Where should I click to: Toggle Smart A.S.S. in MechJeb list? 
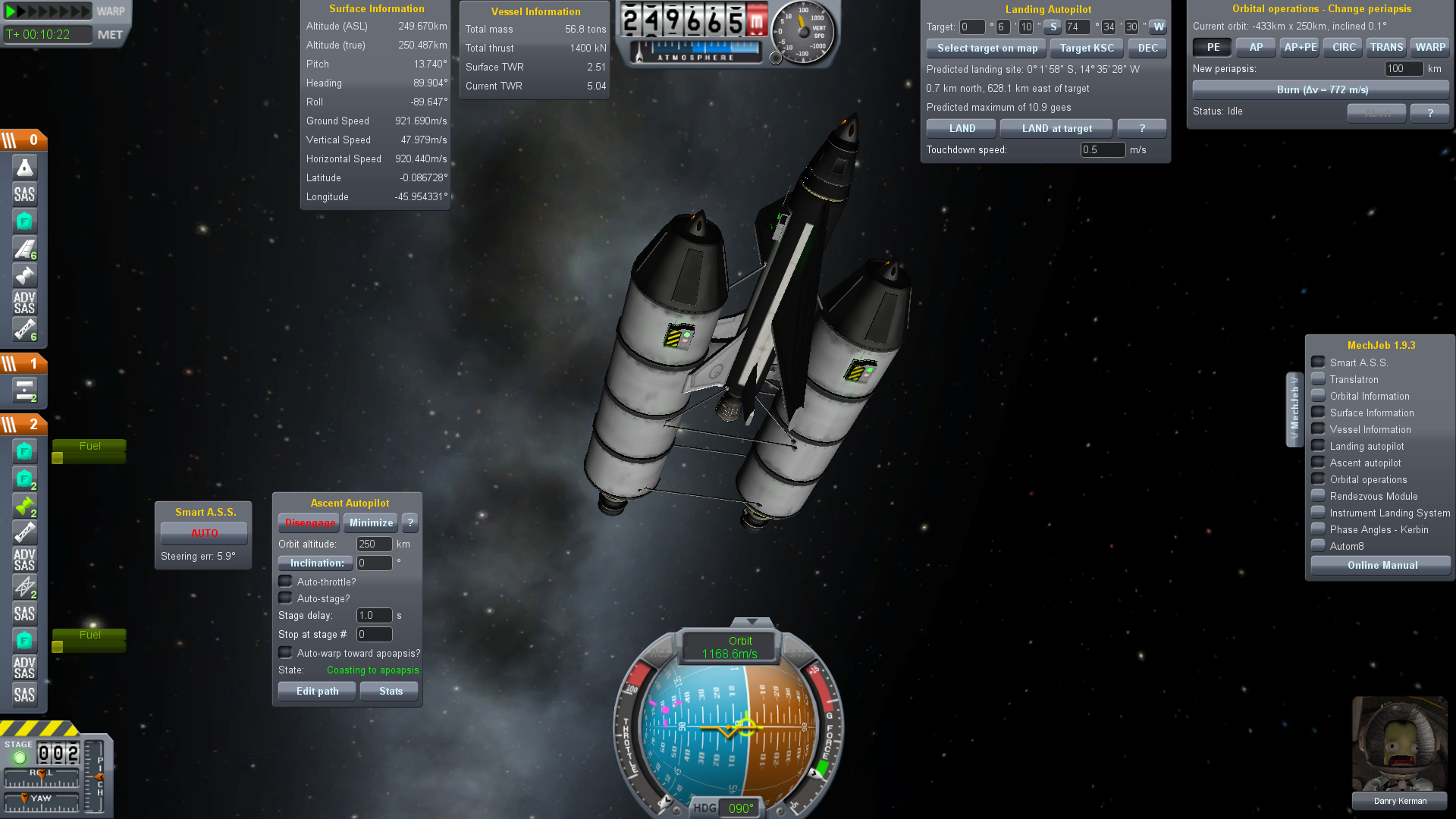pos(1319,362)
